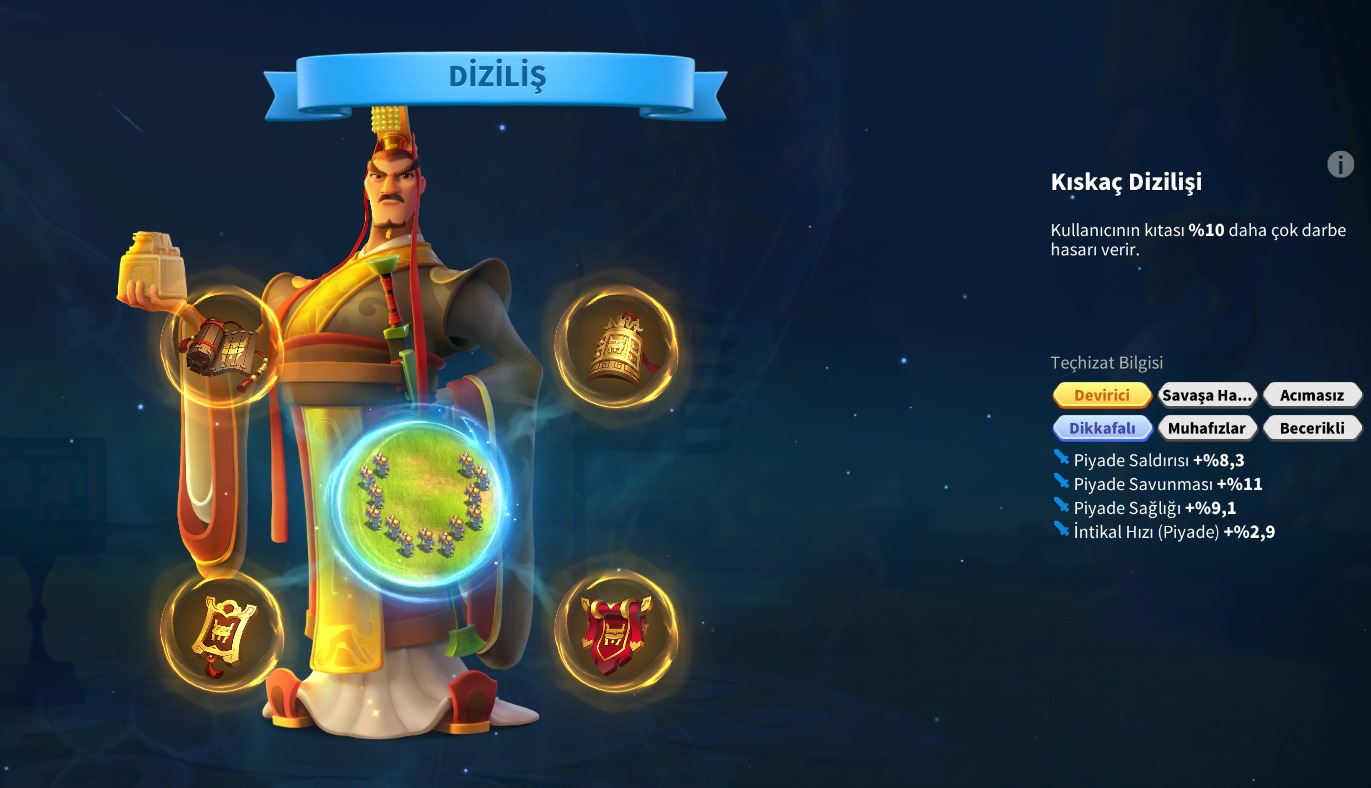Select the Becerikli equipment tag
Screen dimensions: 1371x788
(1312, 428)
